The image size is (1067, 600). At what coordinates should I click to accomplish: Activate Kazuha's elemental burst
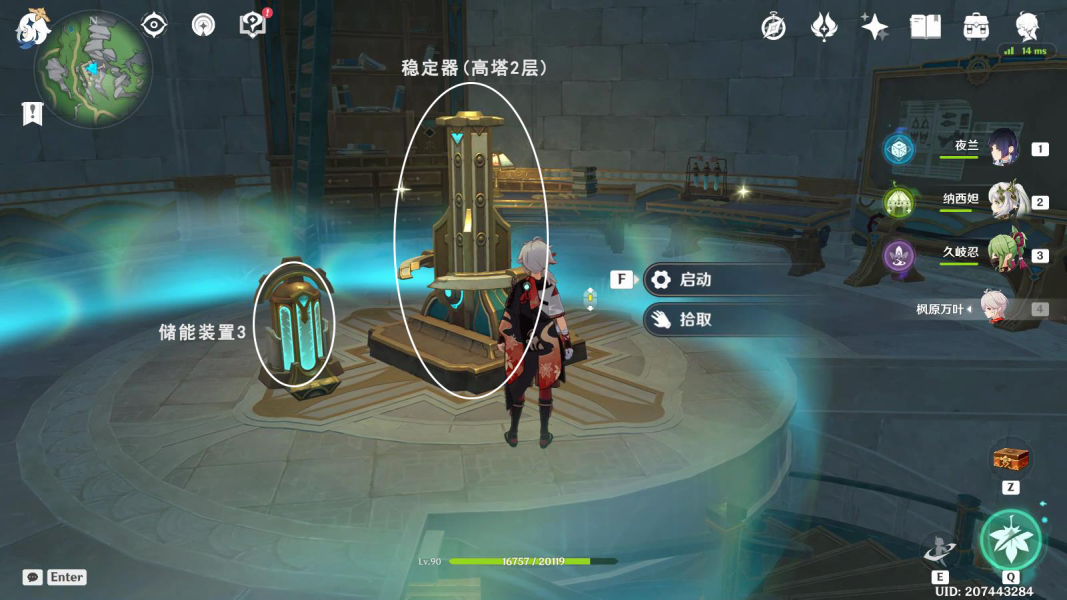click(x=1010, y=541)
